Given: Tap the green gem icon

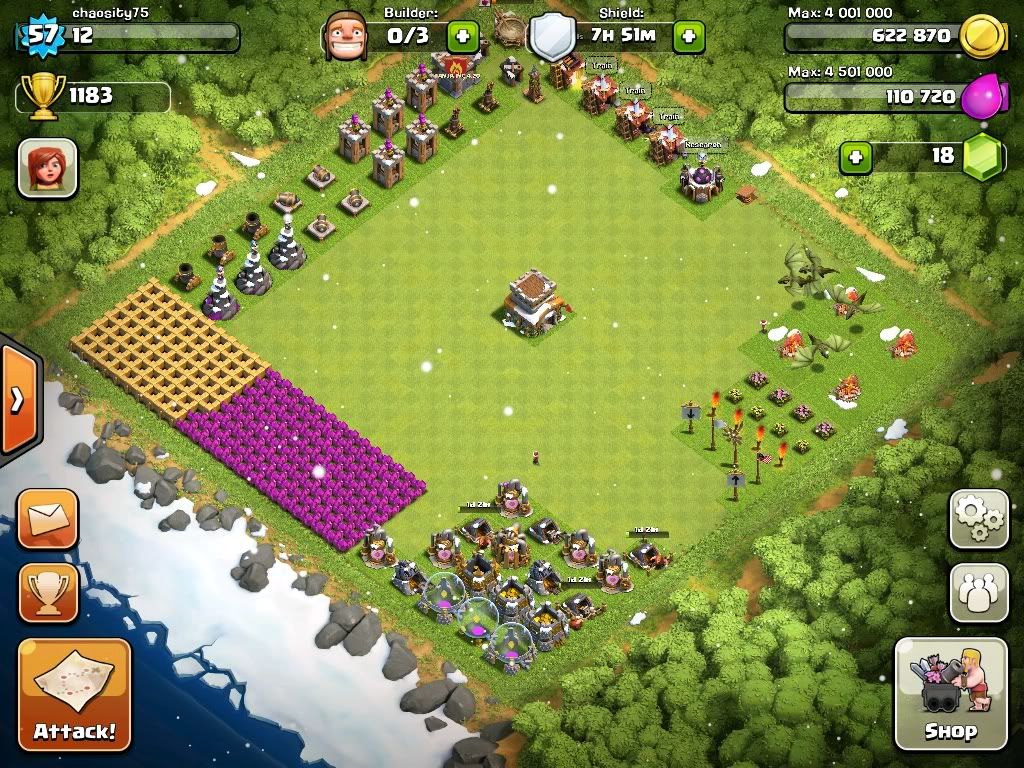Looking at the screenshot, I should coord(982,157).
